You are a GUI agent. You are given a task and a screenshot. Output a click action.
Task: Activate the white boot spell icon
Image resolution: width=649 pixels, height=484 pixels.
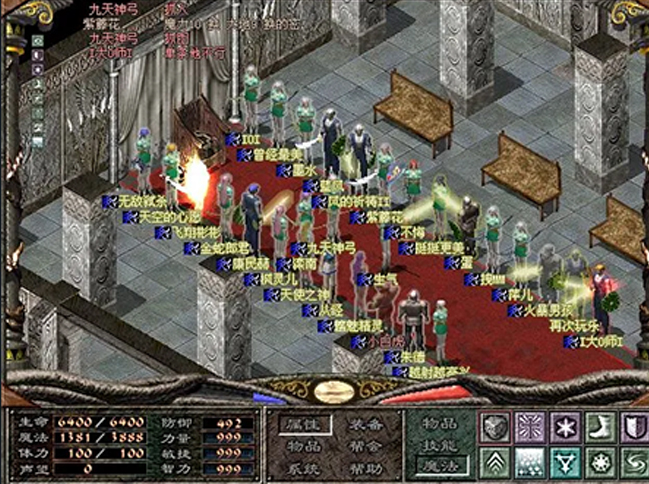point(598,426)
